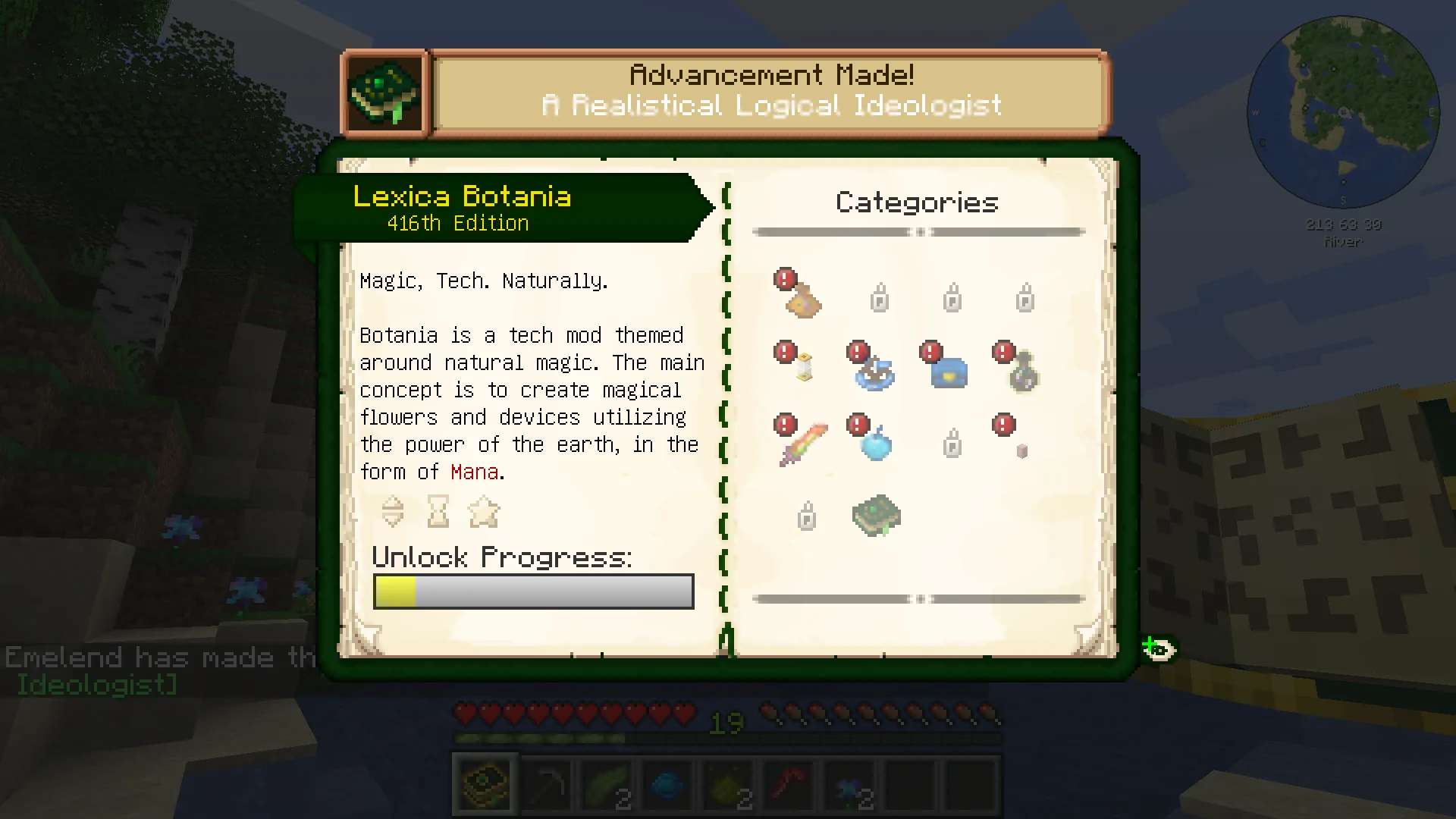Select the Lexica Botania in the hotbar
1456x819 pixels.
click(x=485, y=783)
